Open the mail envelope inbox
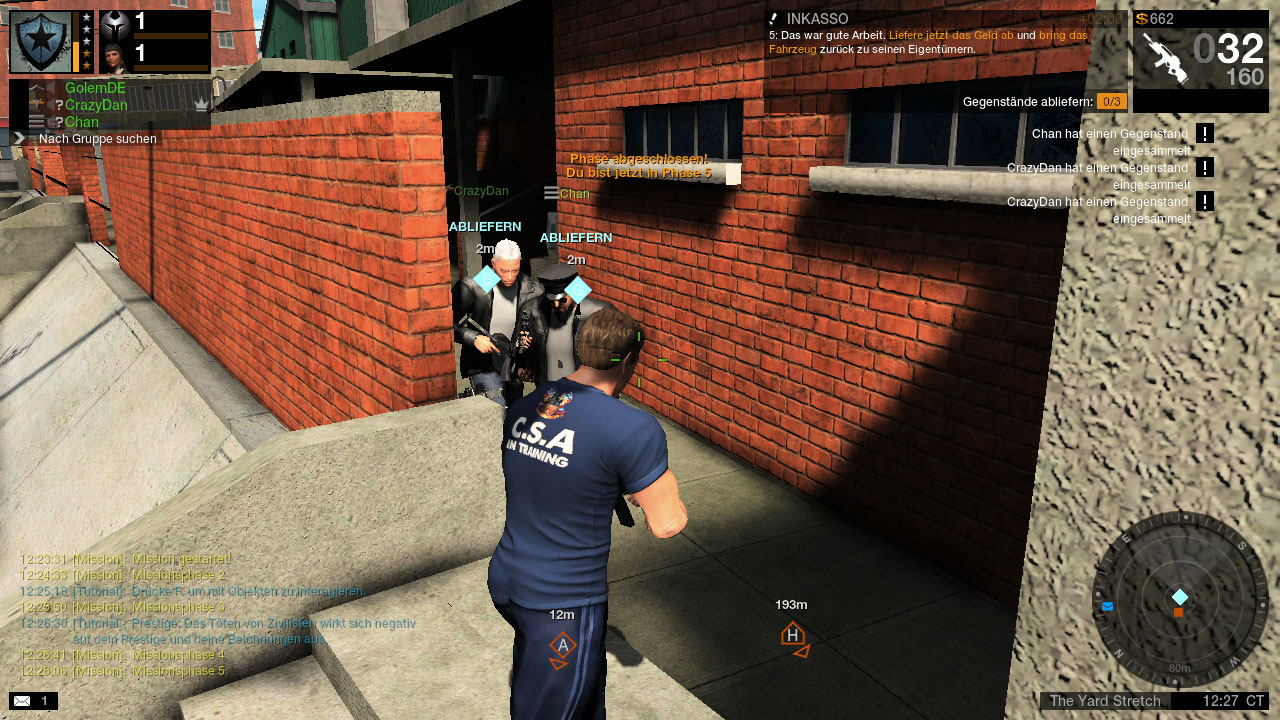 [22, 701]
